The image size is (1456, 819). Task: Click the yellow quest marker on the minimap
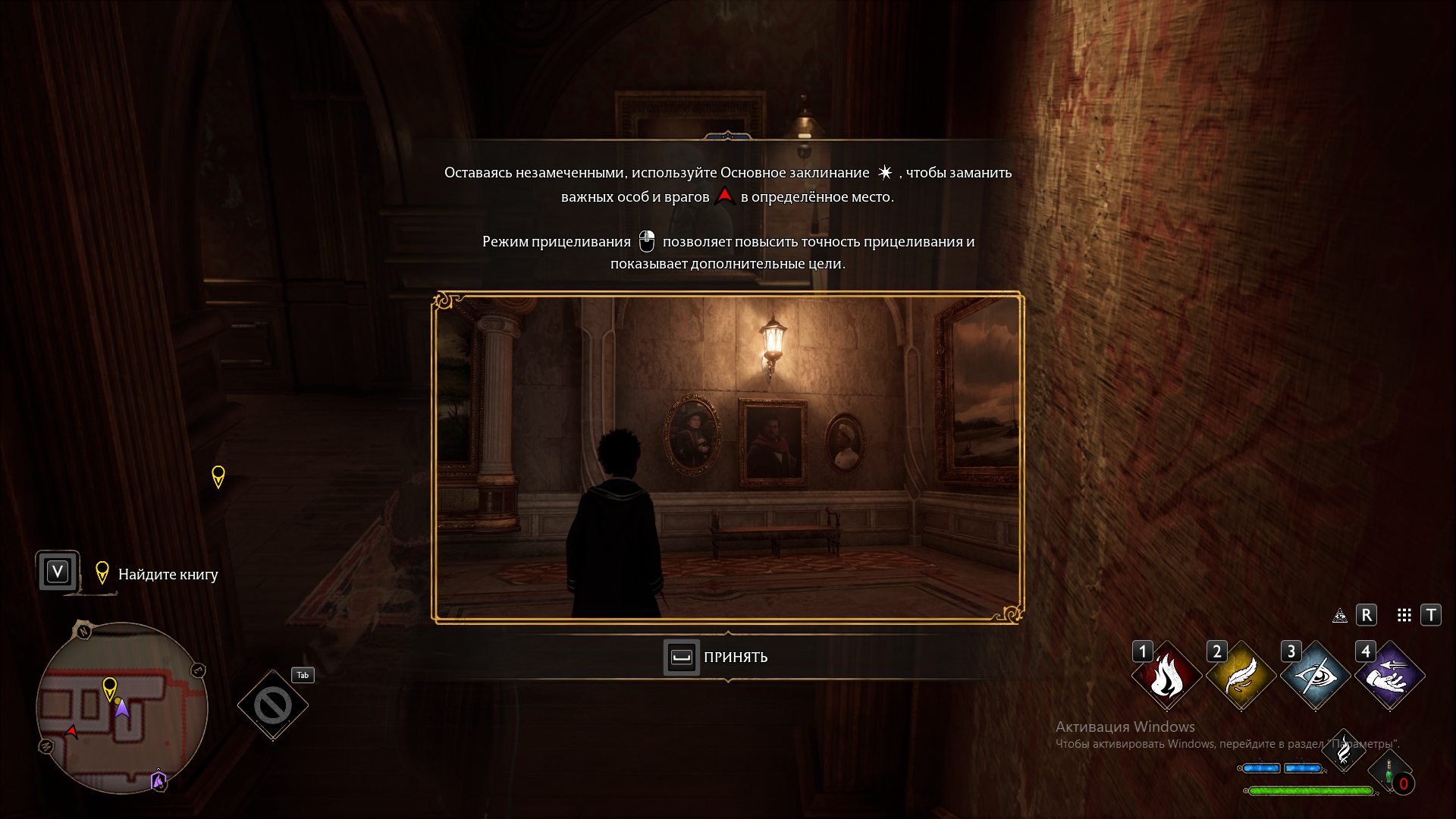point(109,687)
